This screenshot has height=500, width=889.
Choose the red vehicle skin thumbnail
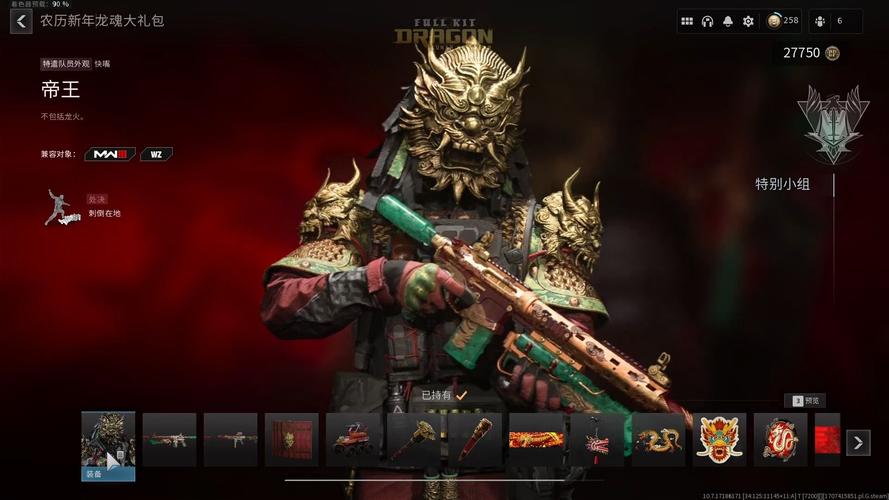pyautogui.click(x=352, y=440)
